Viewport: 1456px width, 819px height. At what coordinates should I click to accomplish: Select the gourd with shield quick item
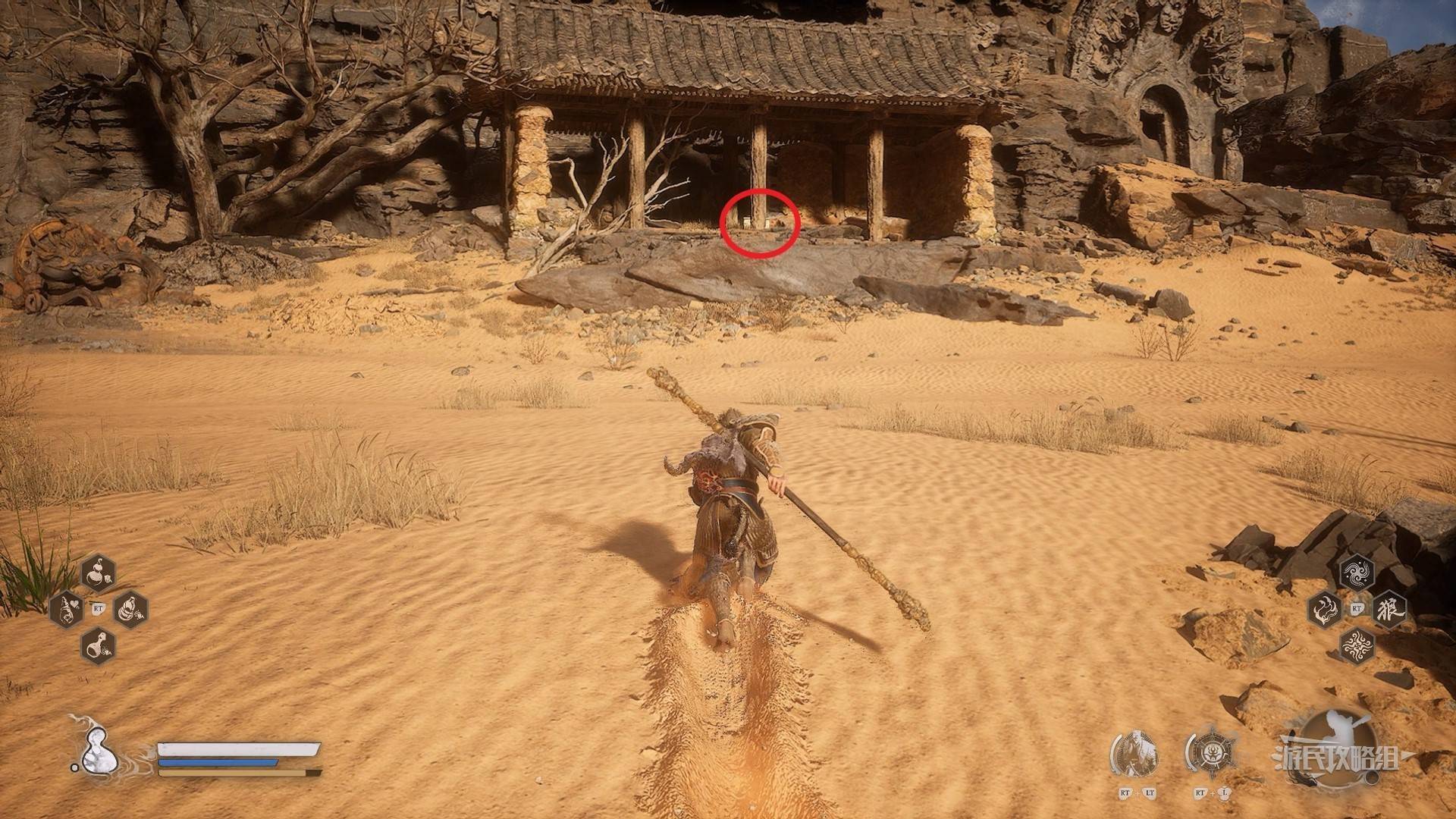point(98,572)
